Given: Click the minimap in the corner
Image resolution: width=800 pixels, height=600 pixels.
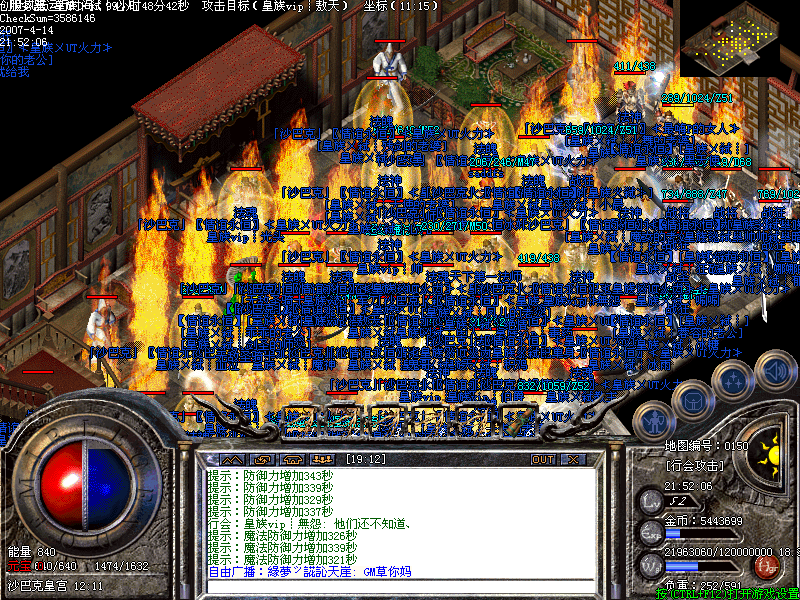Looking at the screenshot, I should [x=729, y=38].
